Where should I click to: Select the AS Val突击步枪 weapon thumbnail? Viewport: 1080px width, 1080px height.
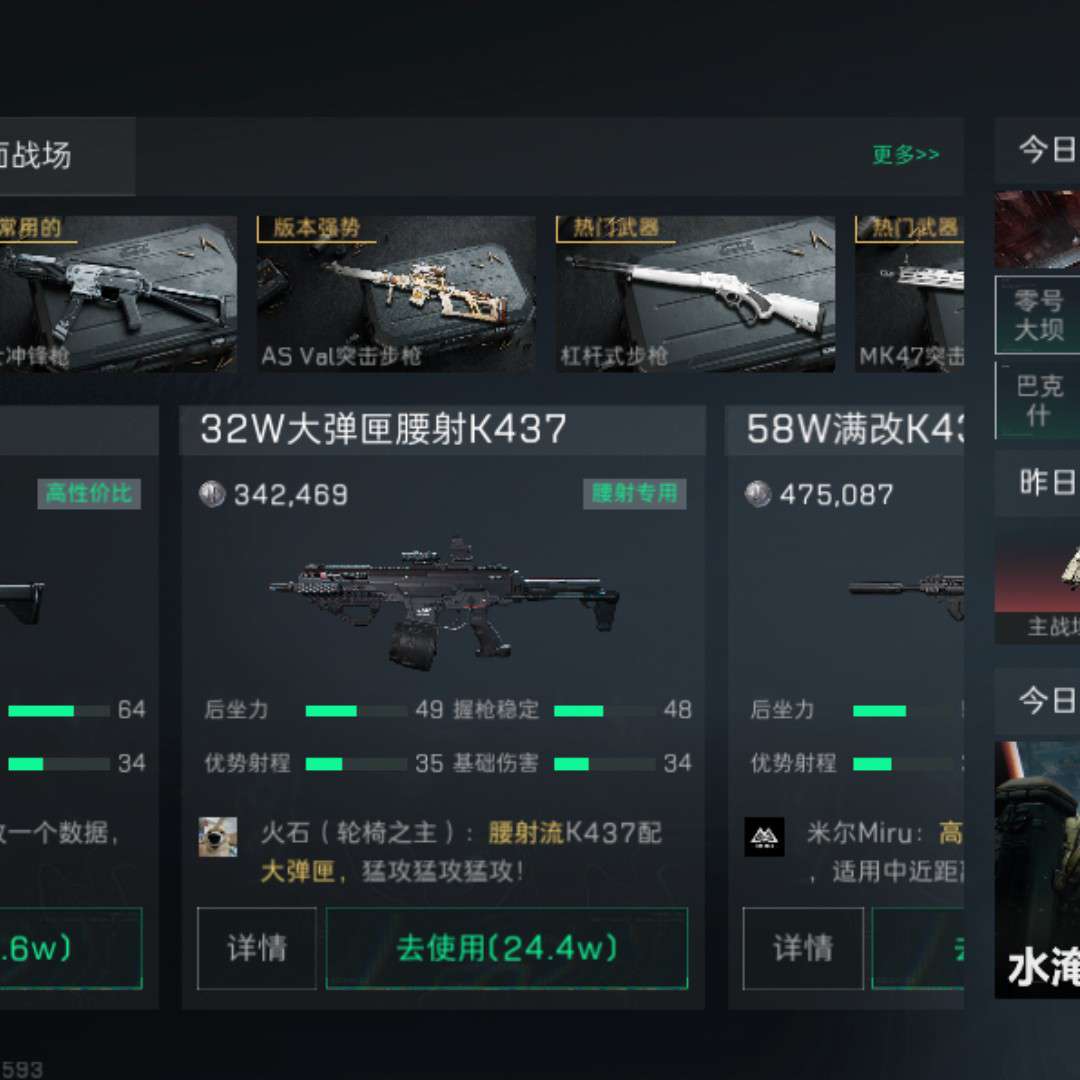(396, 294)
